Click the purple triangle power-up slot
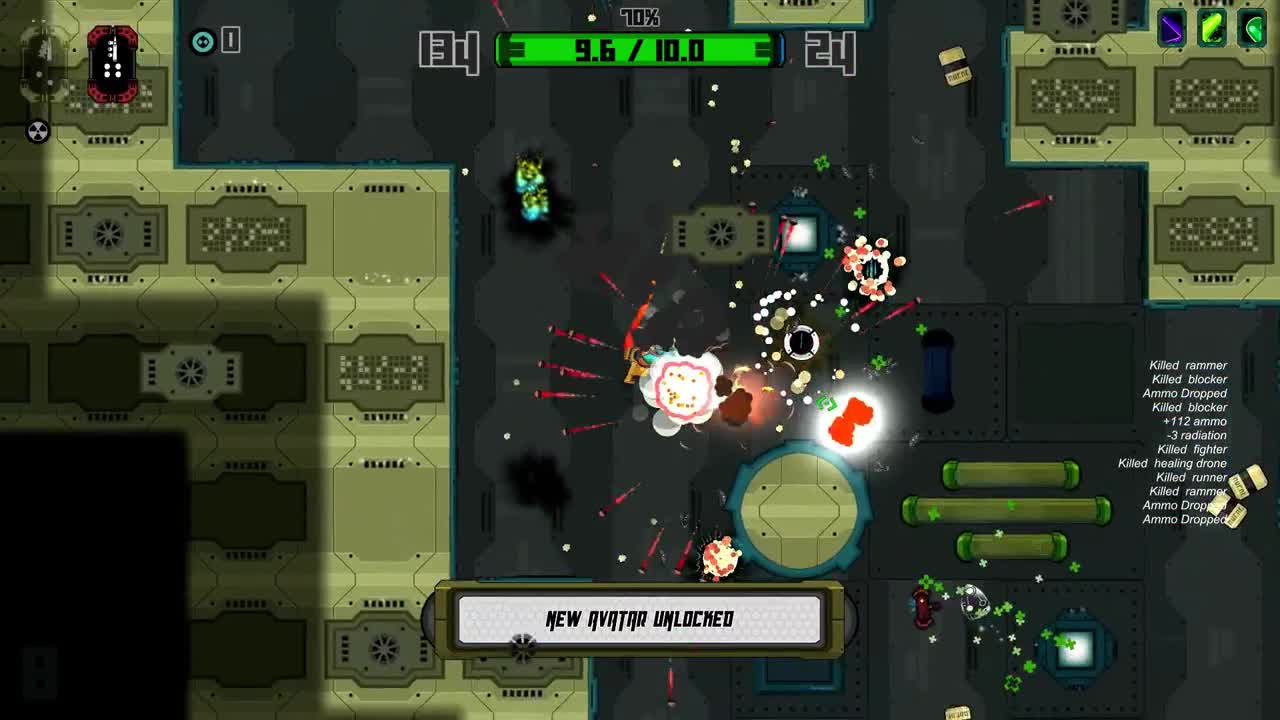The width and height of the screenshot is (1280, 720). pyautogui.click(x=1172, y=25)
